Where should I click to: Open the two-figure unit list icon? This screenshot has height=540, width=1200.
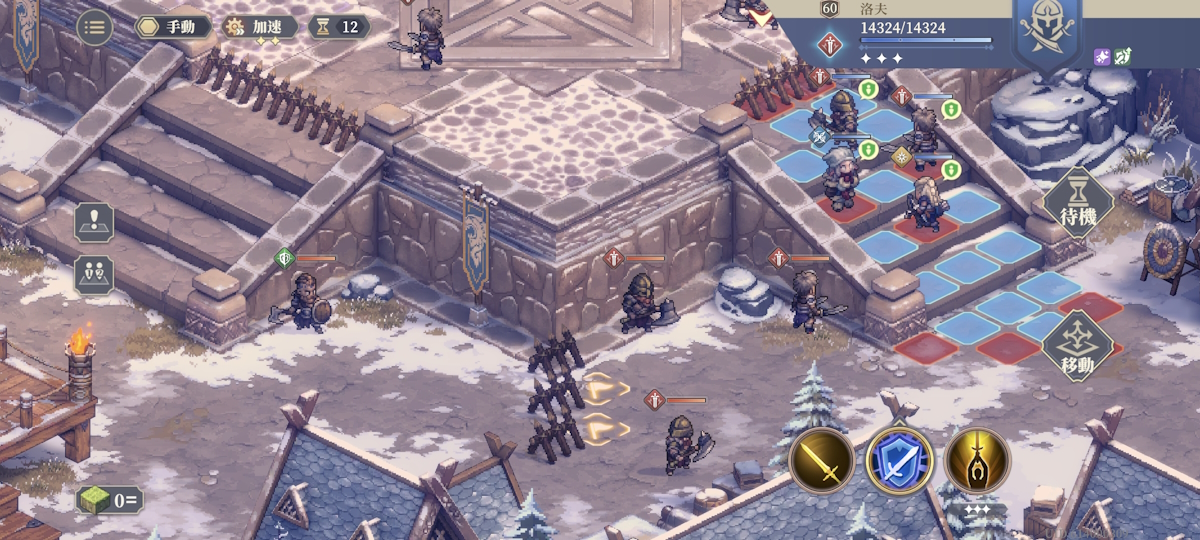[94, 275]
